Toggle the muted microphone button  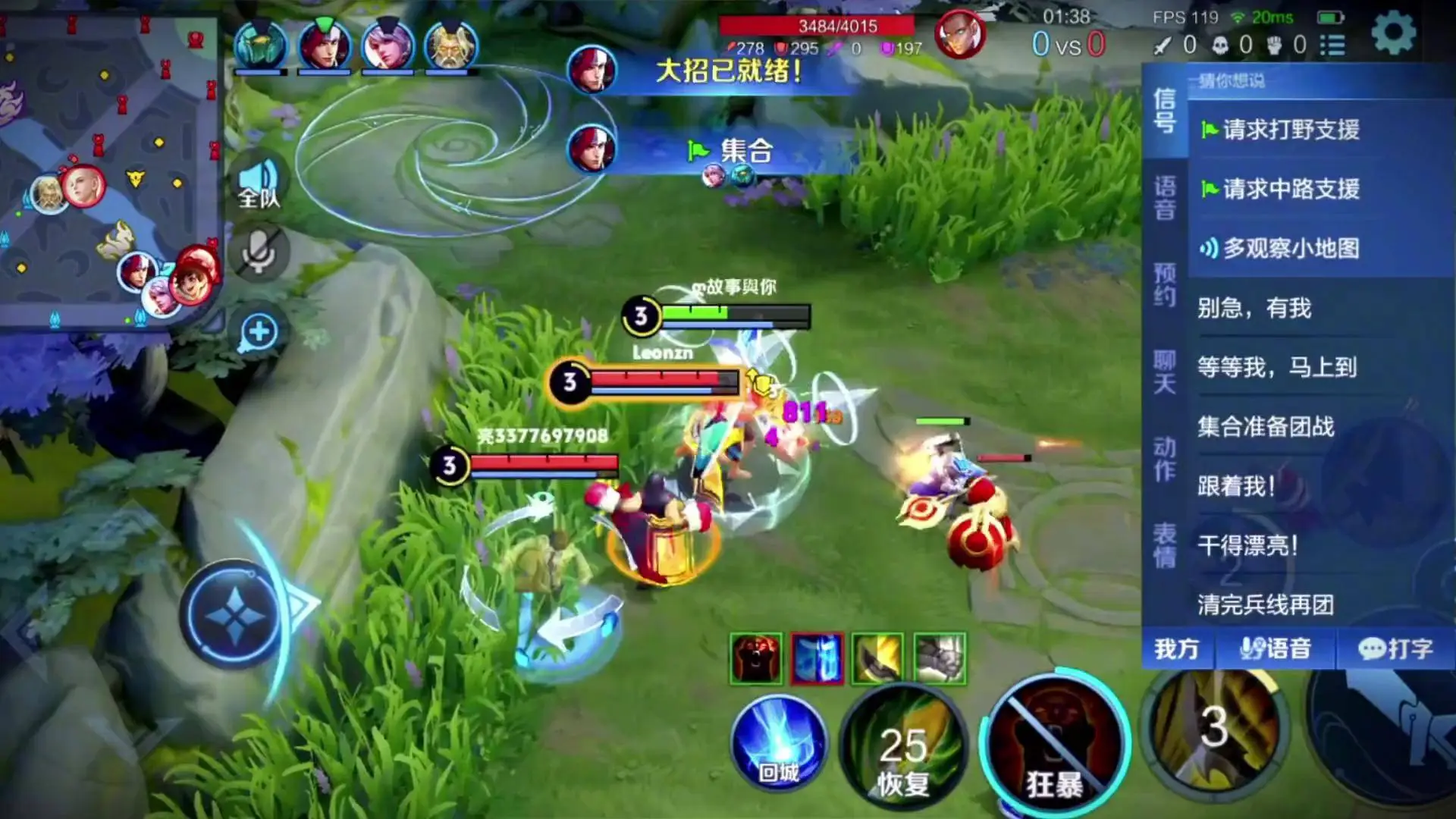(x=259, y=253)
